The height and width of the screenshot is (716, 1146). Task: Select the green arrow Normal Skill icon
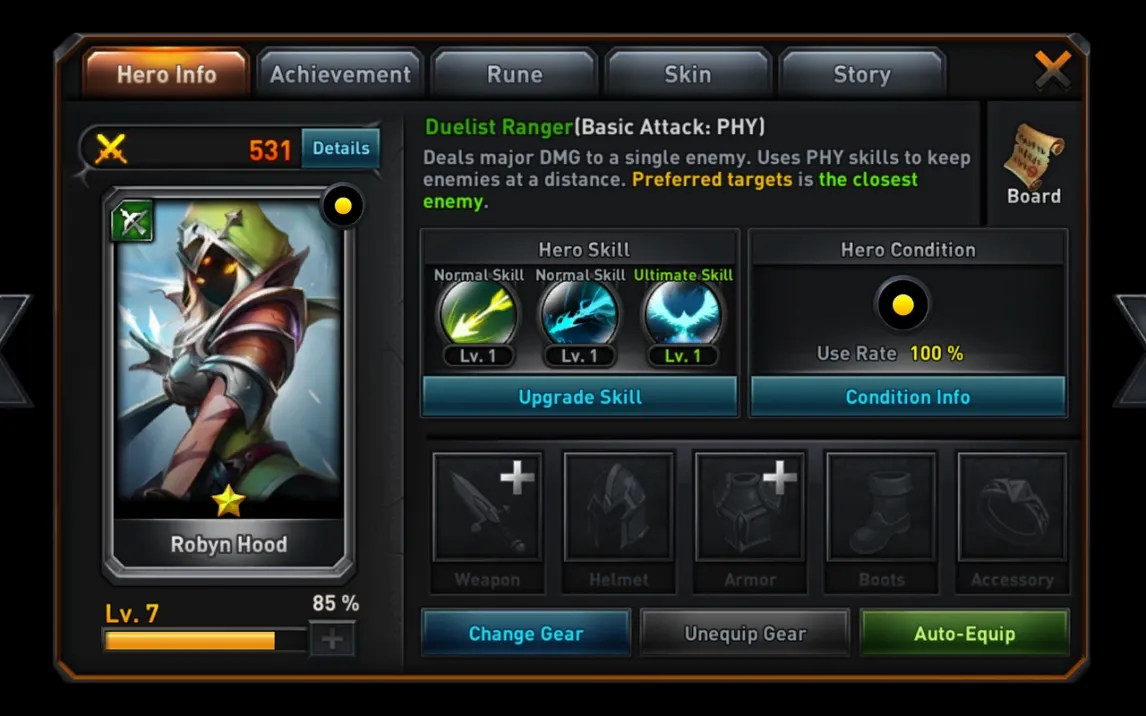478,314
